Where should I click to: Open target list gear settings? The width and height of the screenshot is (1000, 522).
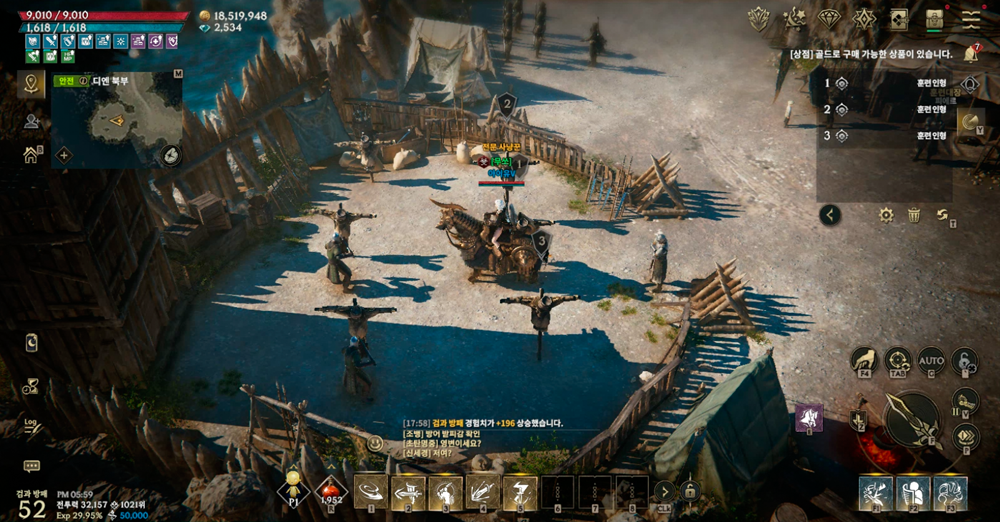pos(886,214)
